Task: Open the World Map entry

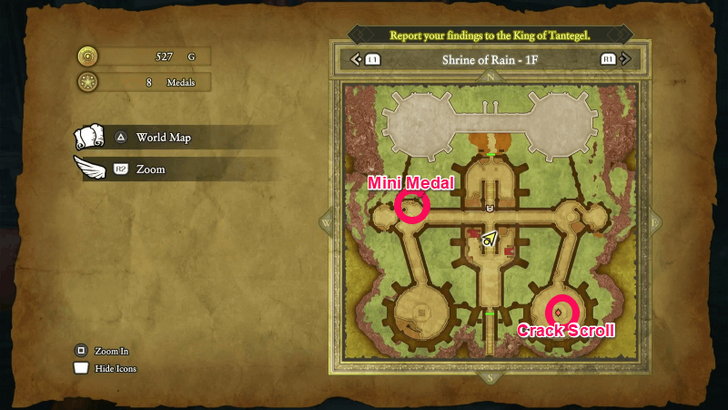Action: [x=162, y=137]
